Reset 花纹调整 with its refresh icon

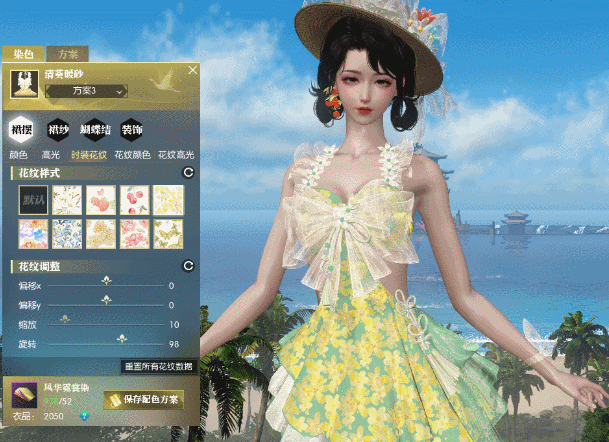tap(187, 266)
